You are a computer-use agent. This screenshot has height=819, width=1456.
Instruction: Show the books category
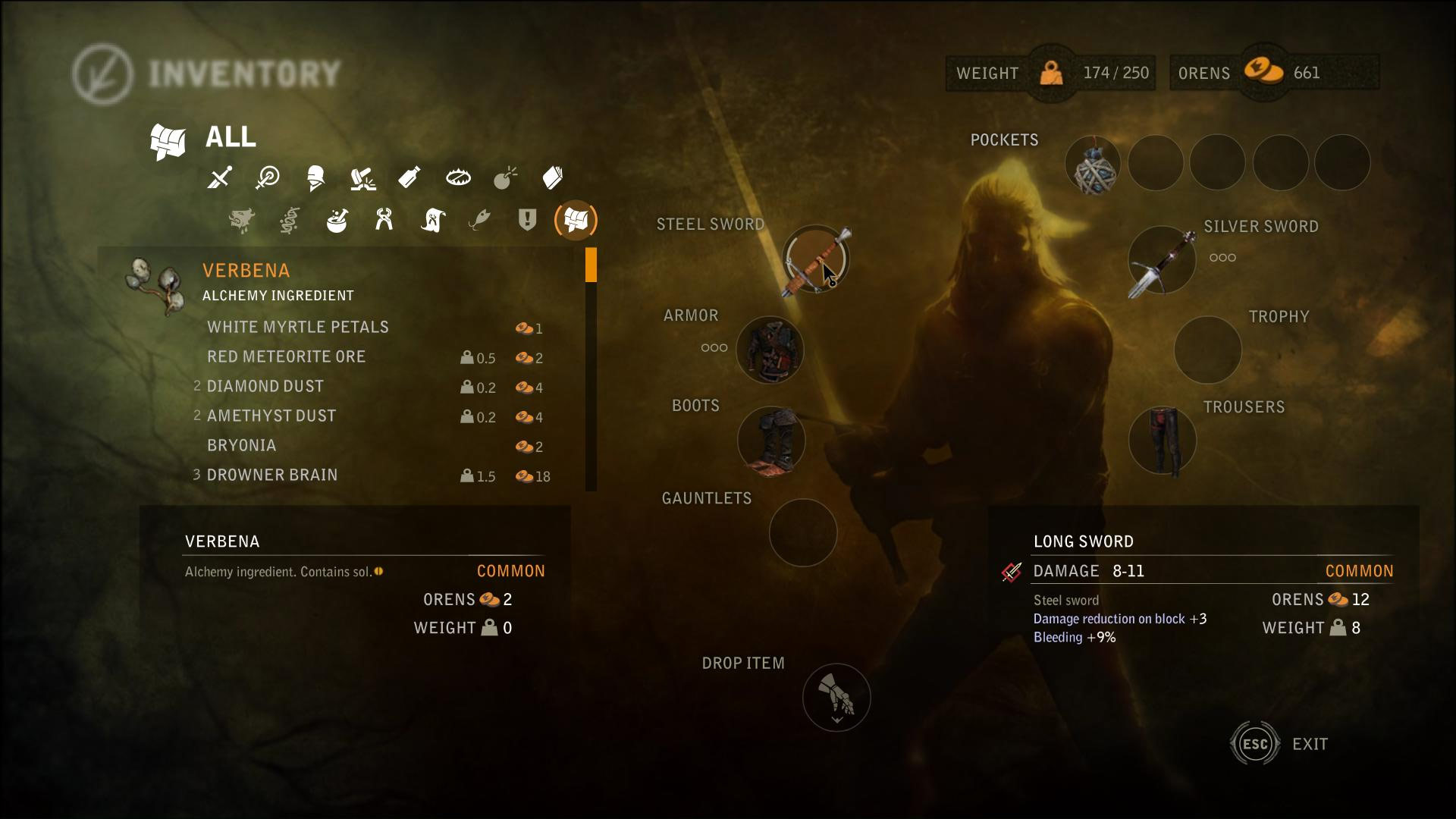553,178
